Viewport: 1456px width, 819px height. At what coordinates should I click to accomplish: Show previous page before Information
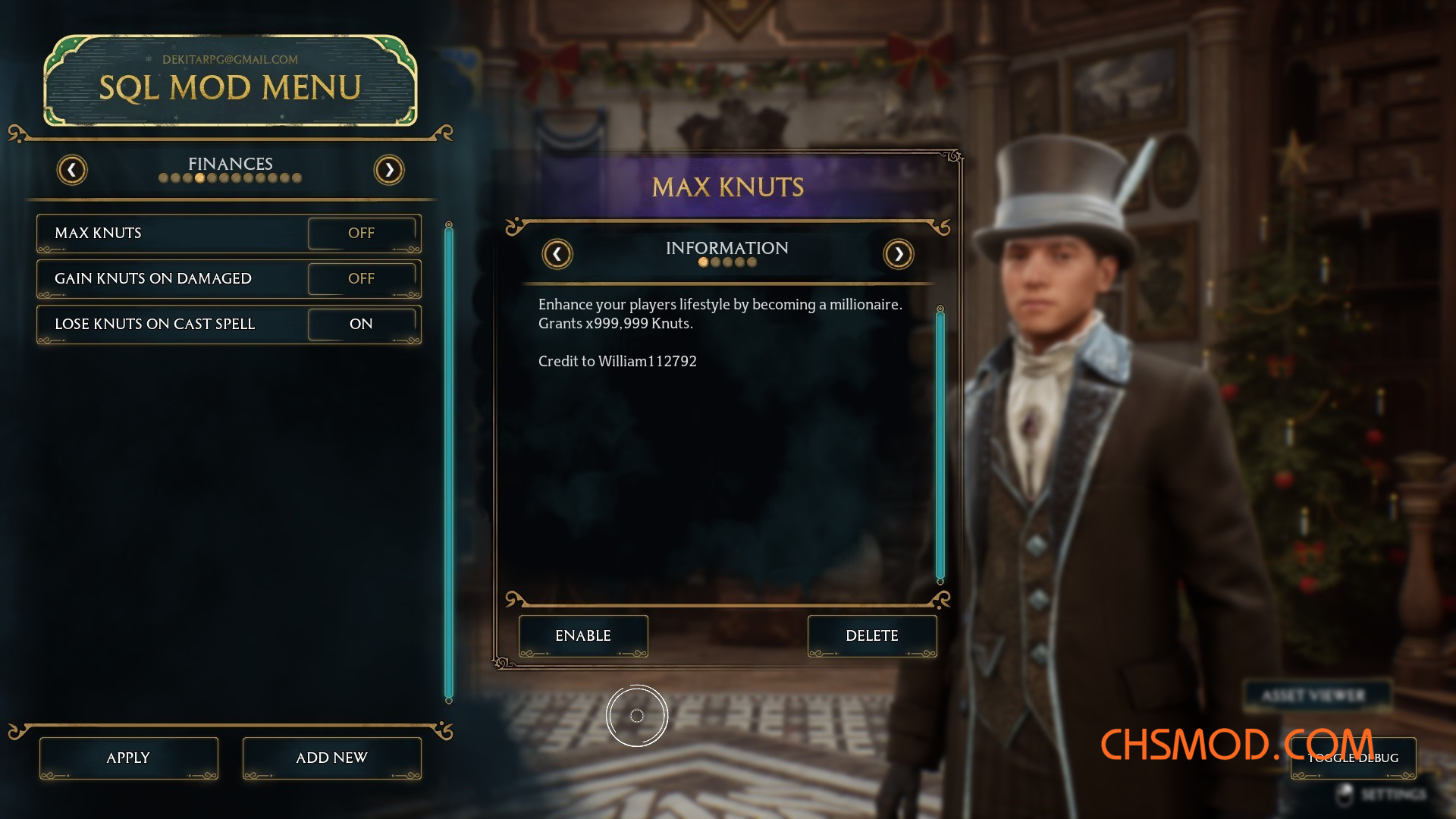[x=557, y=254]
